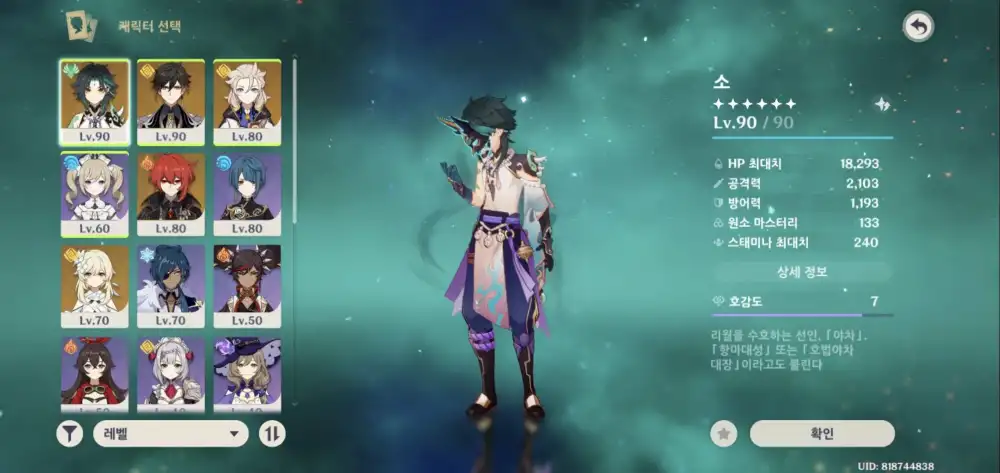Screen dimensions: 1000x473
Task: Pick the Albedo Lv.80 portrait
Action: tap(247, 102)
